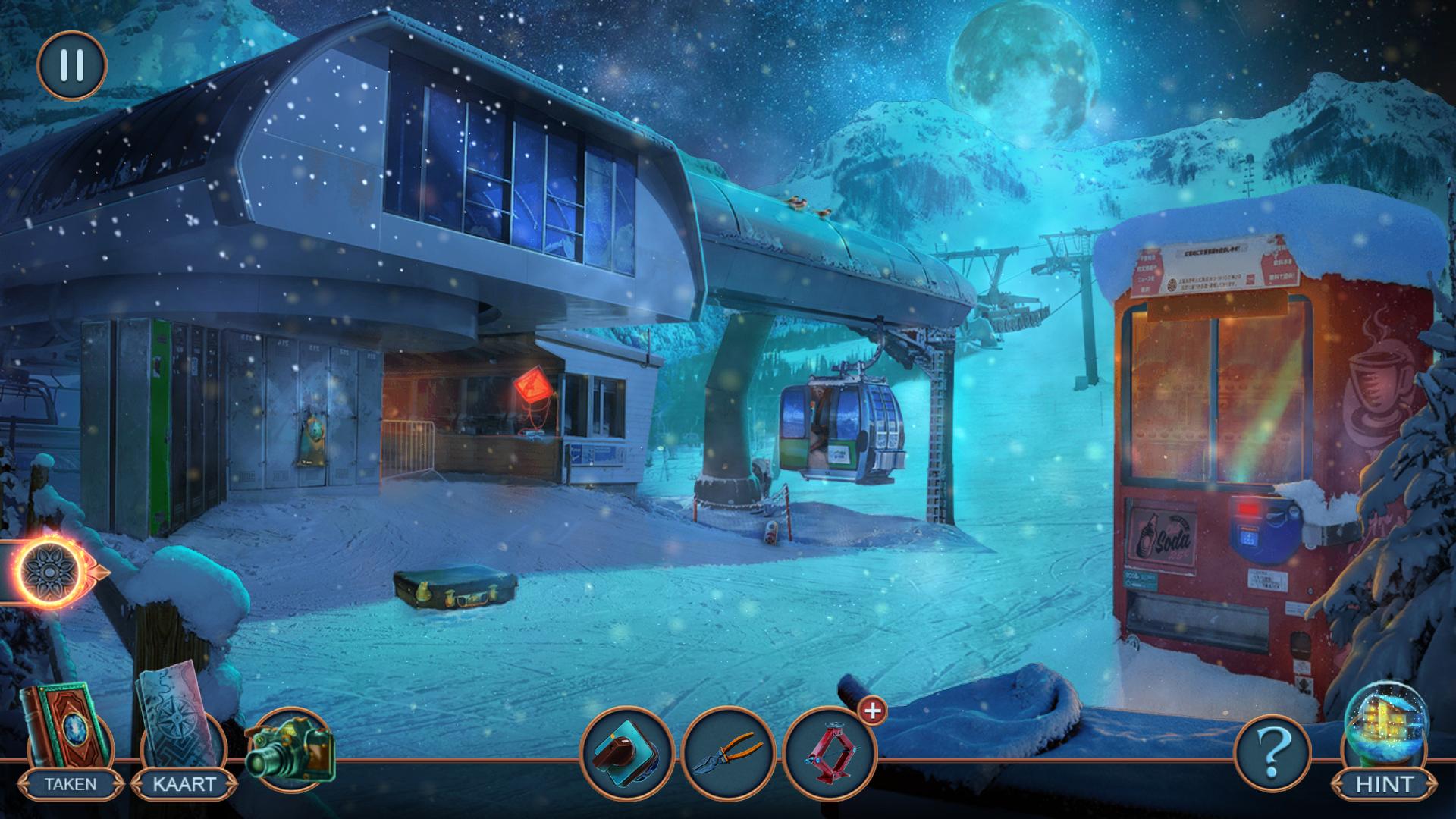Image resolution: width=1456 pixels, height=819 pixels.
Task: Select the whistle item in inventory
Action: click(626, 751)
